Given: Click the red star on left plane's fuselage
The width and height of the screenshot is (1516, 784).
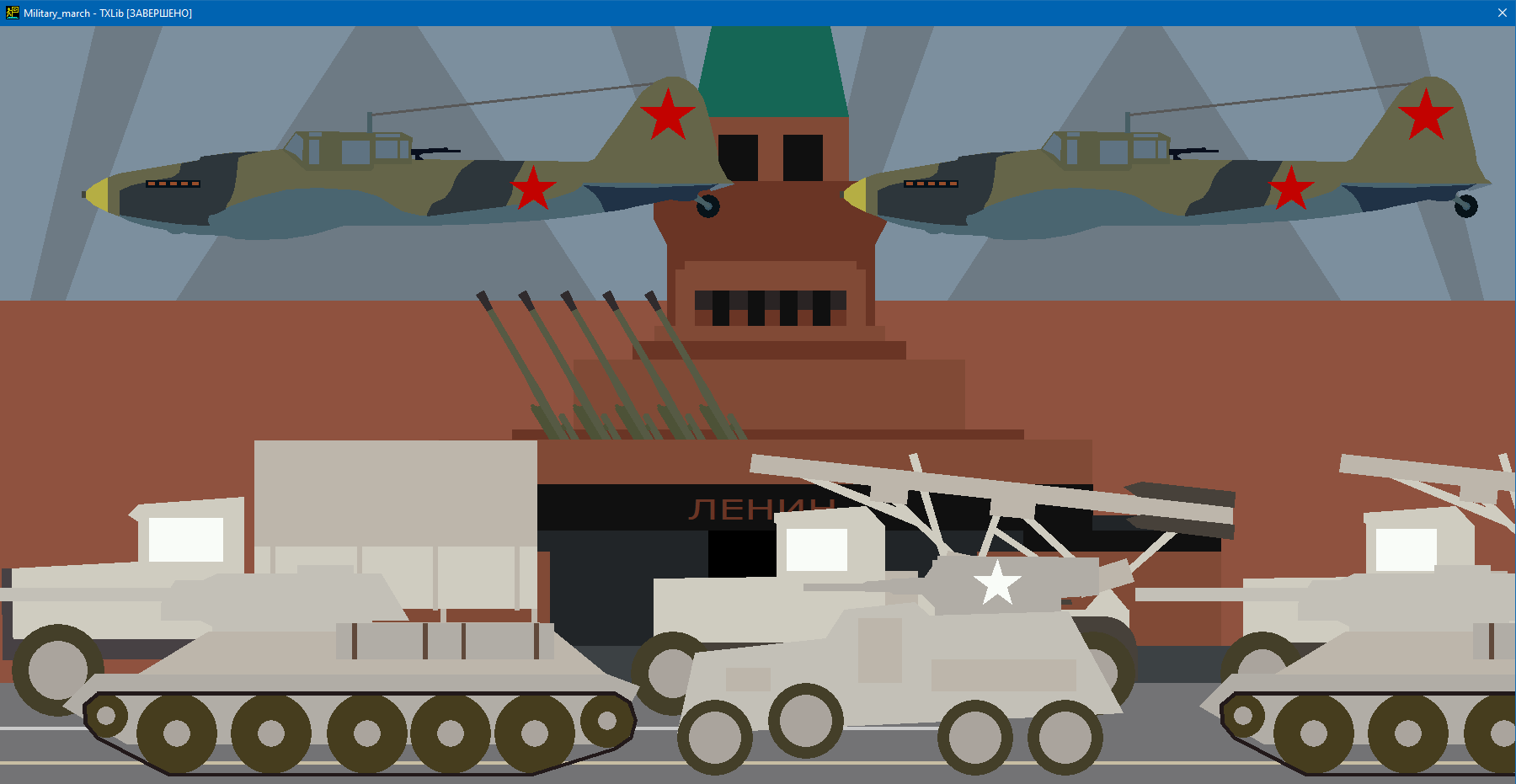Looking at the screenshot, I should [x=532, y=187].
